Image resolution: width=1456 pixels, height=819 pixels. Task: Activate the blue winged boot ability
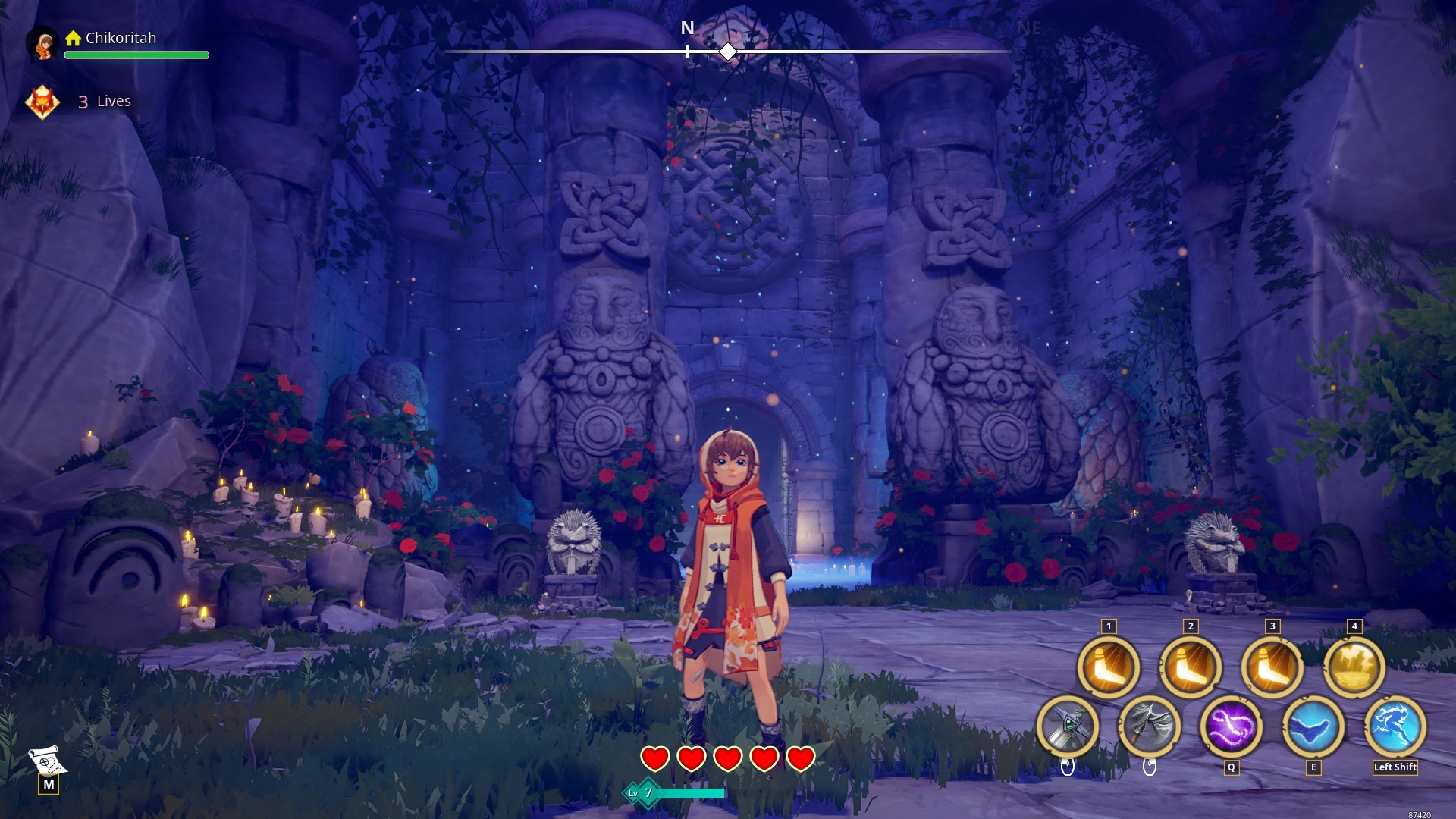pyautogui.click(x=1313, y=726)
